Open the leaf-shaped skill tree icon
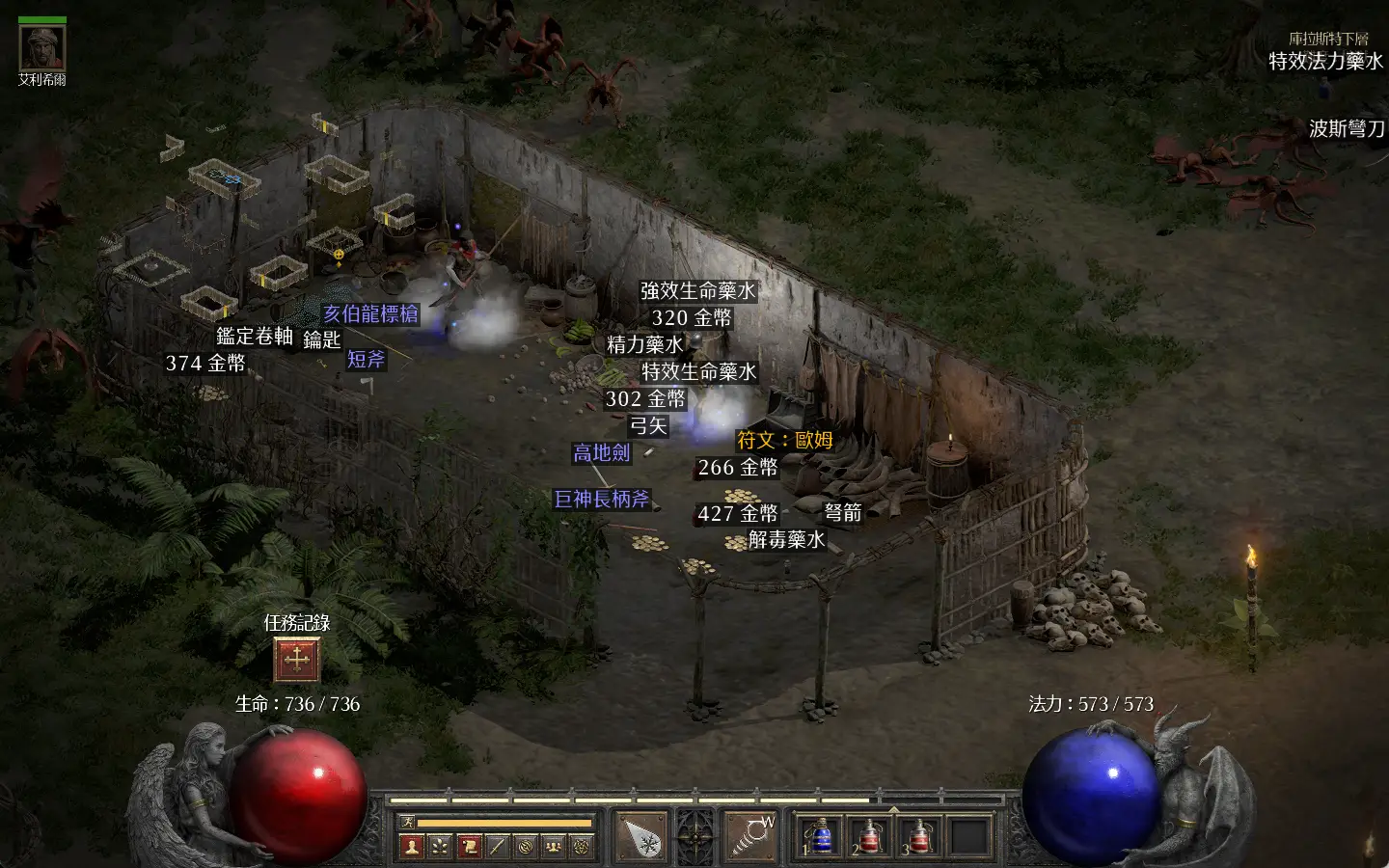 coord(440,847)
